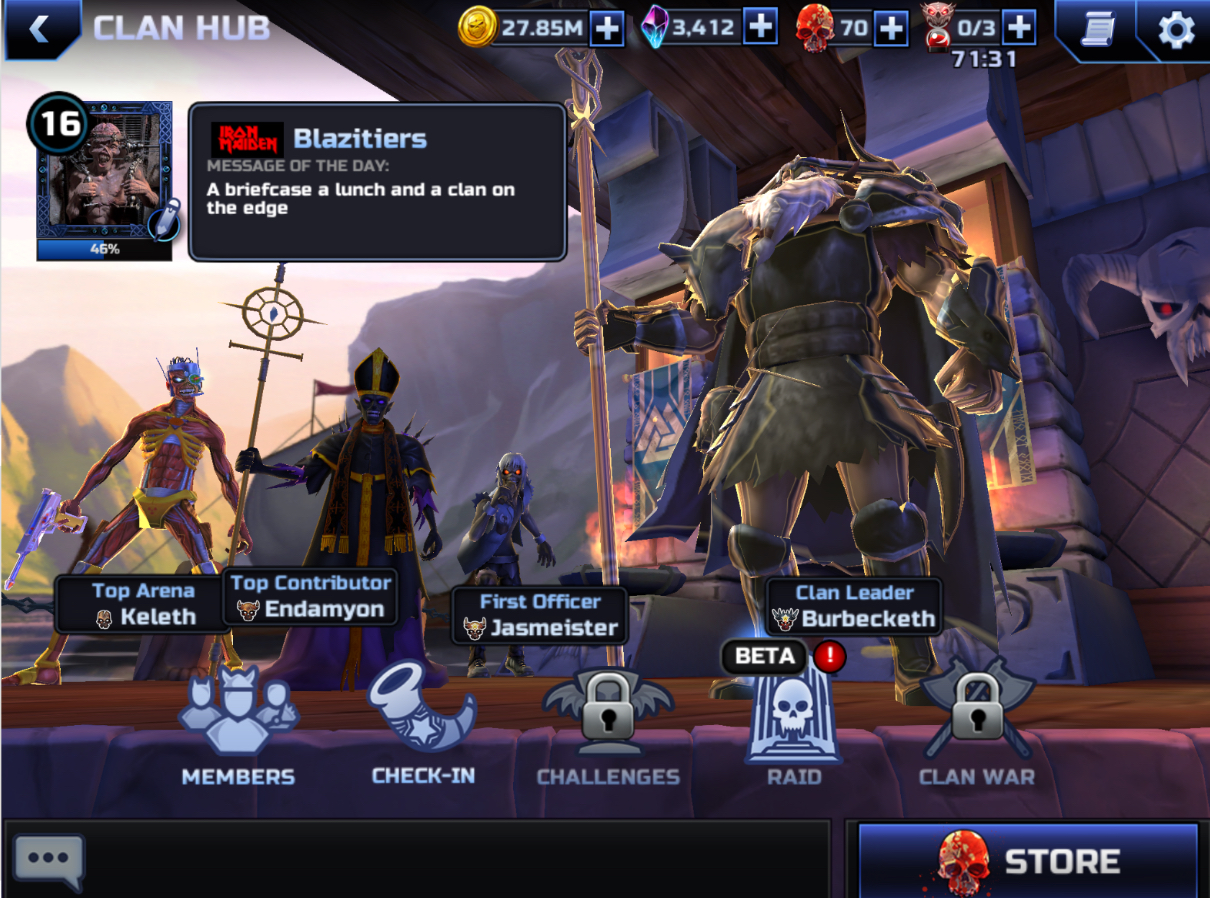
Task: Refill raid tickets with the plus button
Action: (1018, 27)
